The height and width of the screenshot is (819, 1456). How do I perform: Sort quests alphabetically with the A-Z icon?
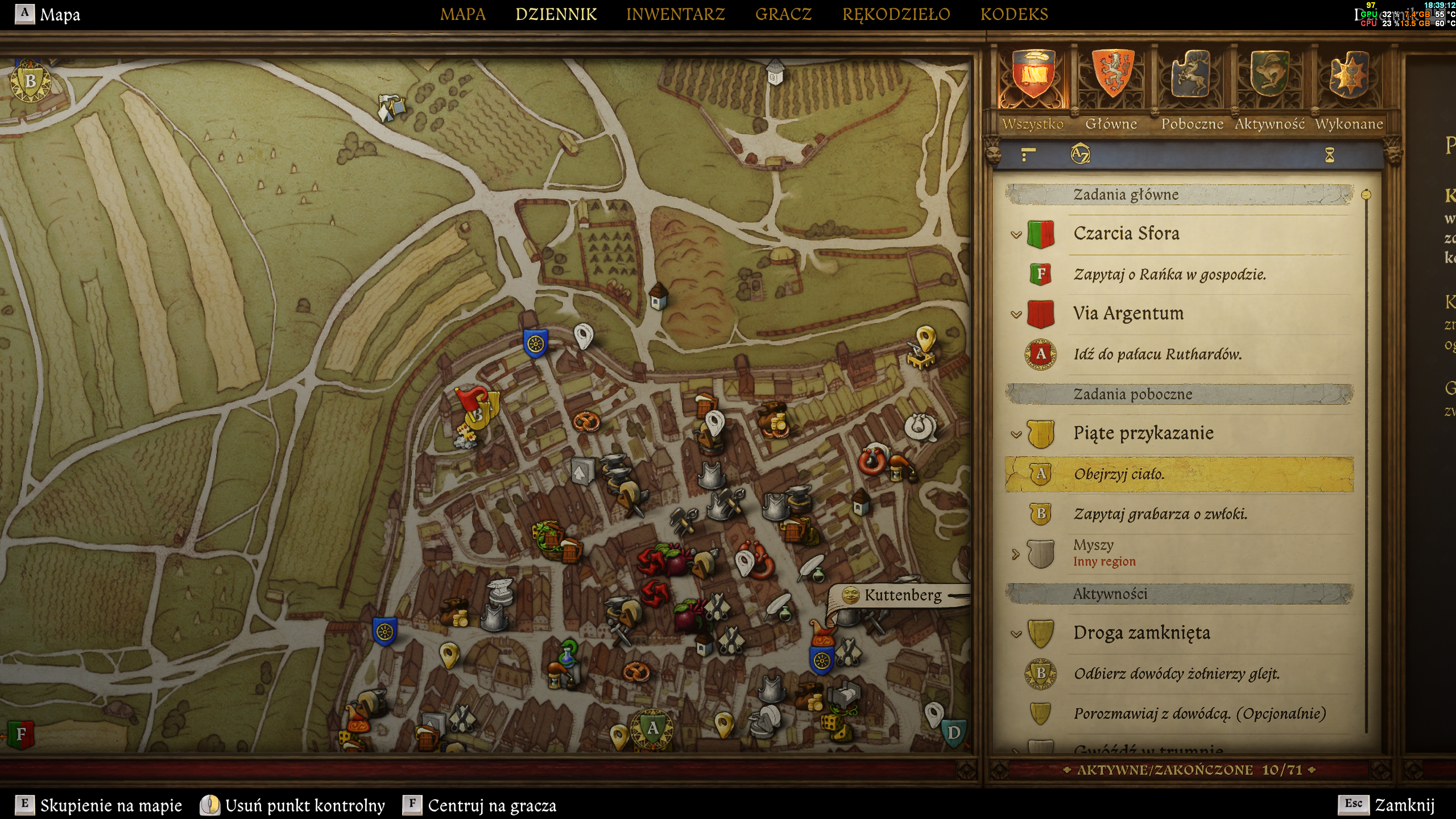click(1079, 154)
